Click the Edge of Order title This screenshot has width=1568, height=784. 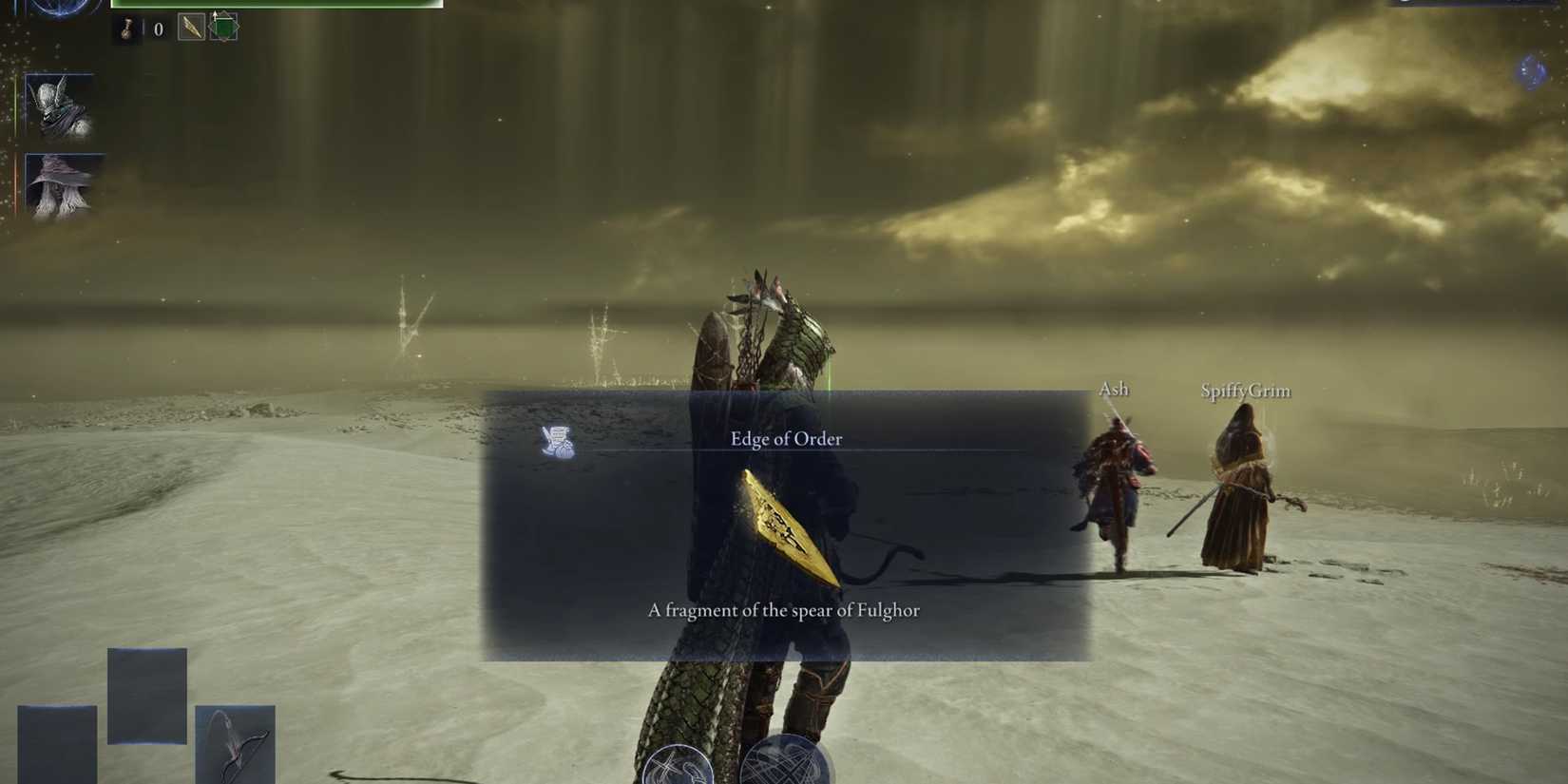786,438
